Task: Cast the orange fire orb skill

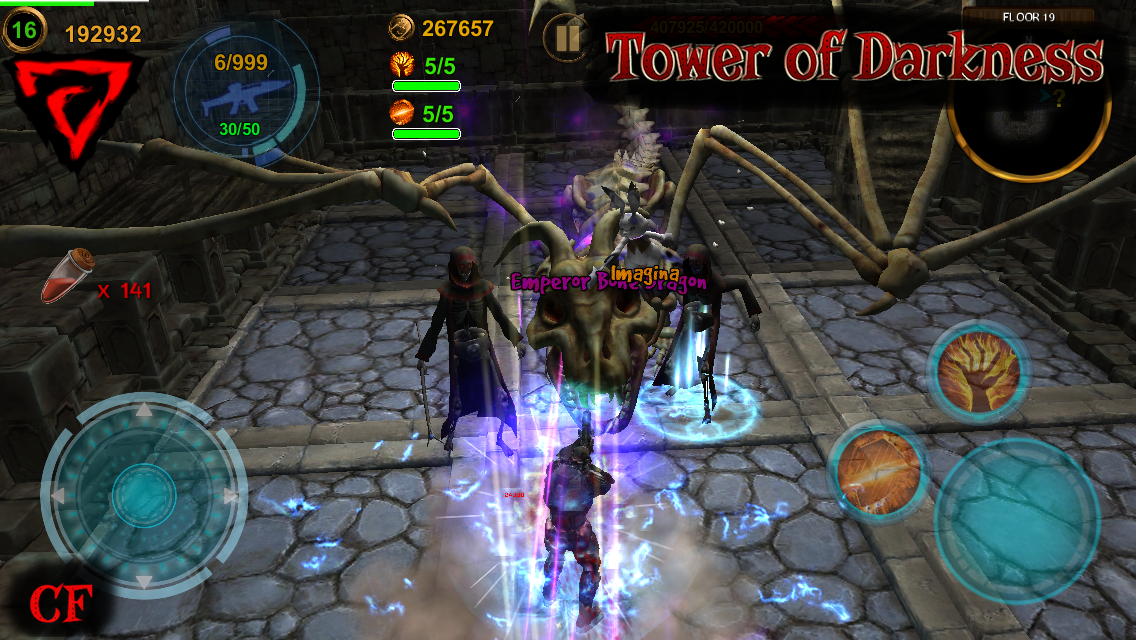Action: click(878, 468)
